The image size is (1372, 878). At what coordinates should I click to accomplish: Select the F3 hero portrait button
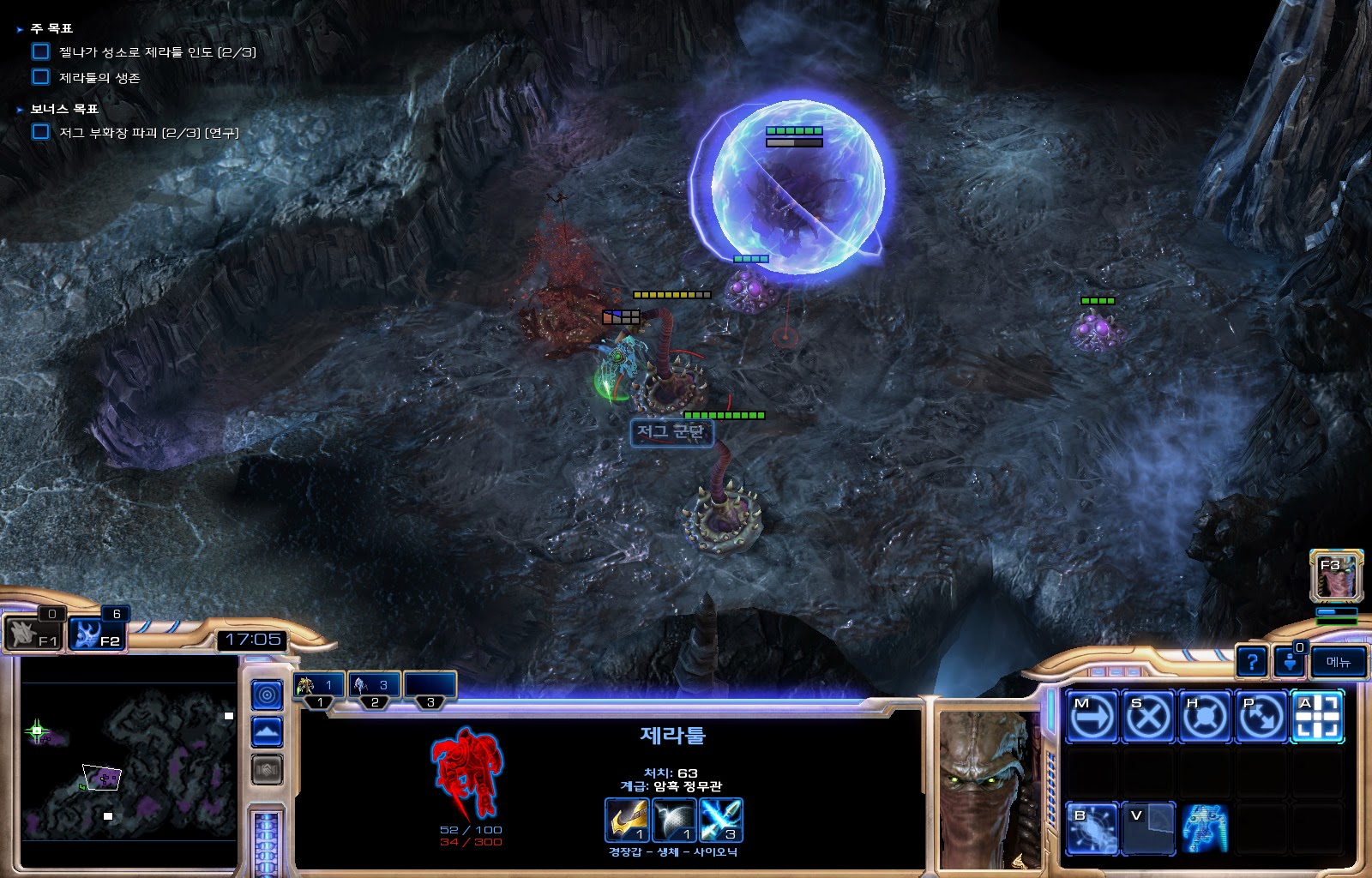[x=1336, y=575]
